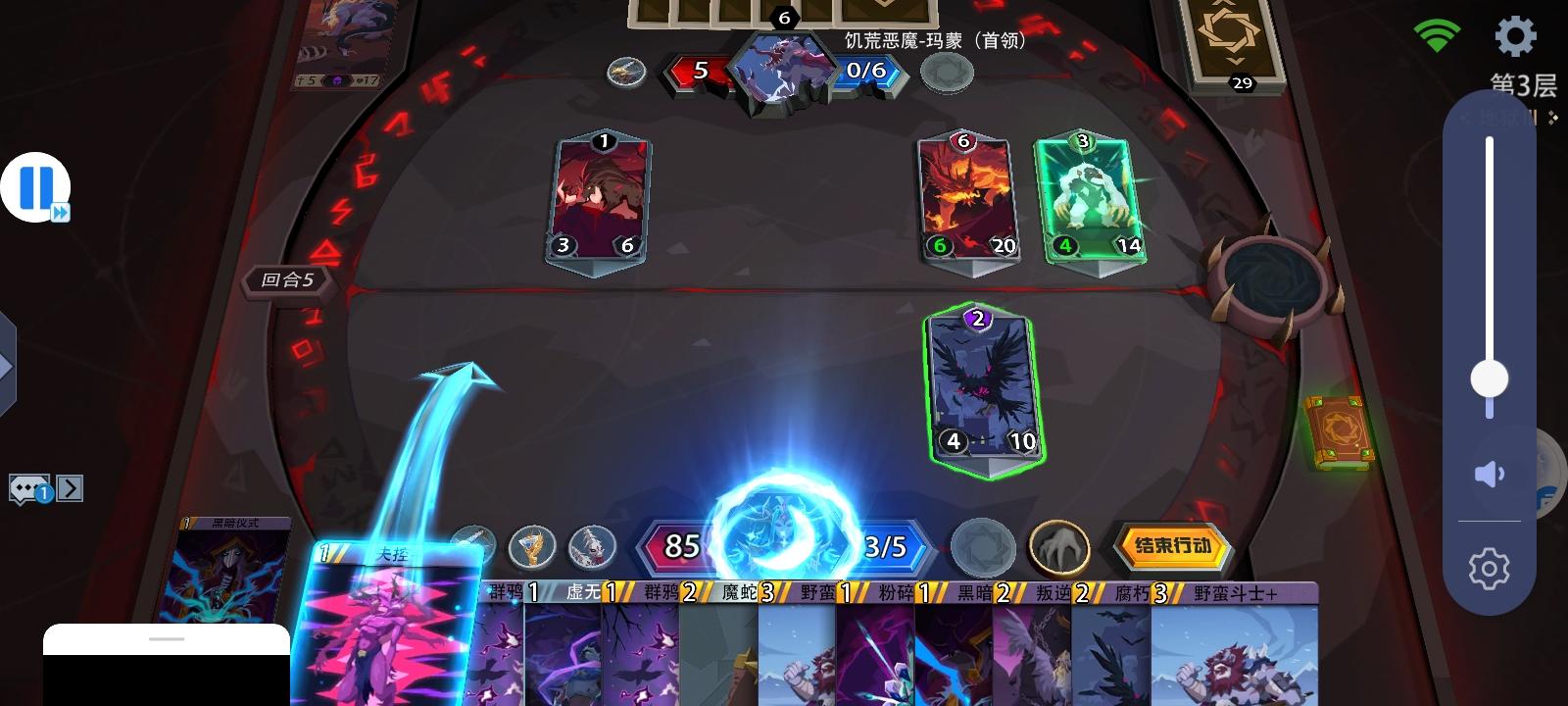
Task: Open the gear menu below the volume slider
Action: tap(1490, 566)
